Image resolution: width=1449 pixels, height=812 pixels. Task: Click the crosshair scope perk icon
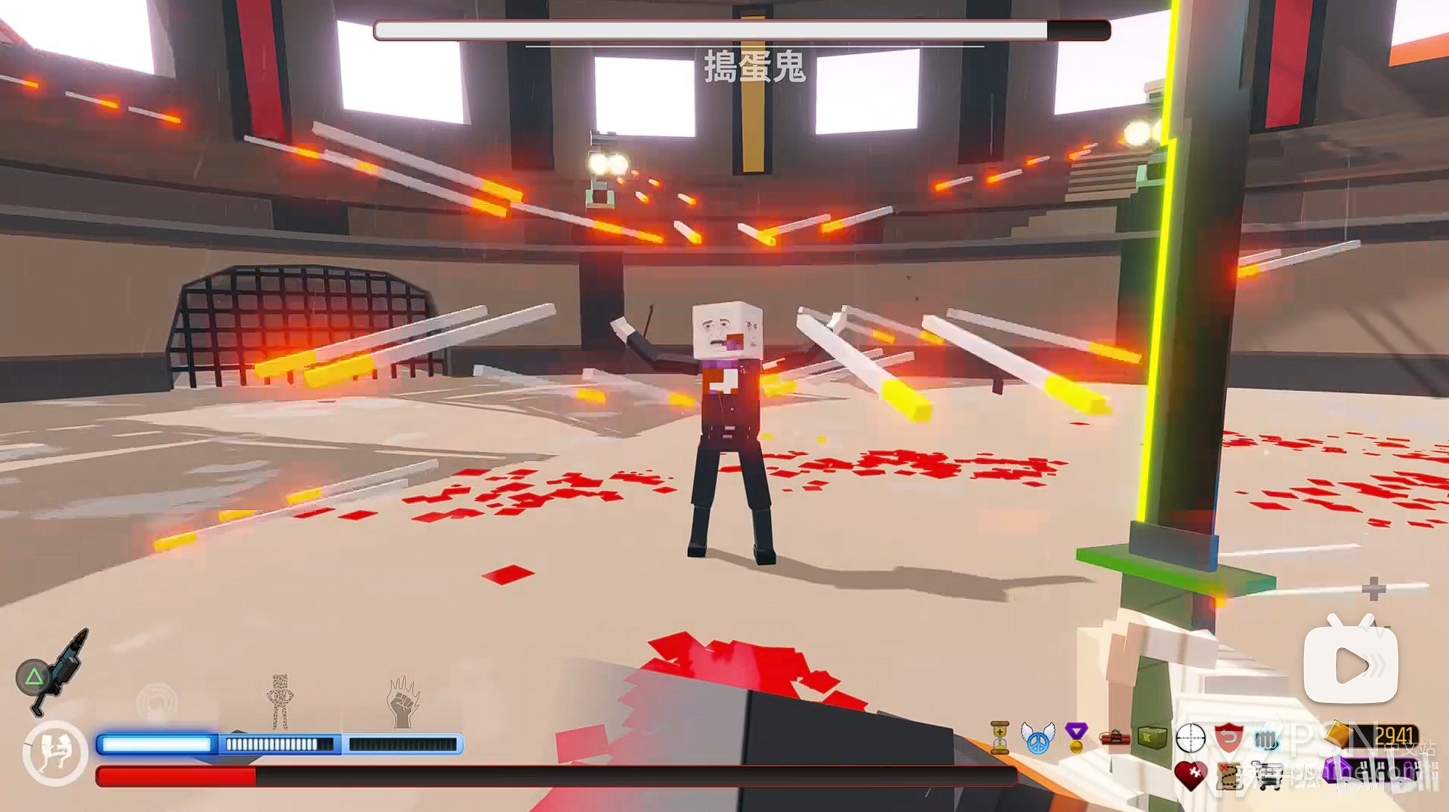(x=1190, y=738)
